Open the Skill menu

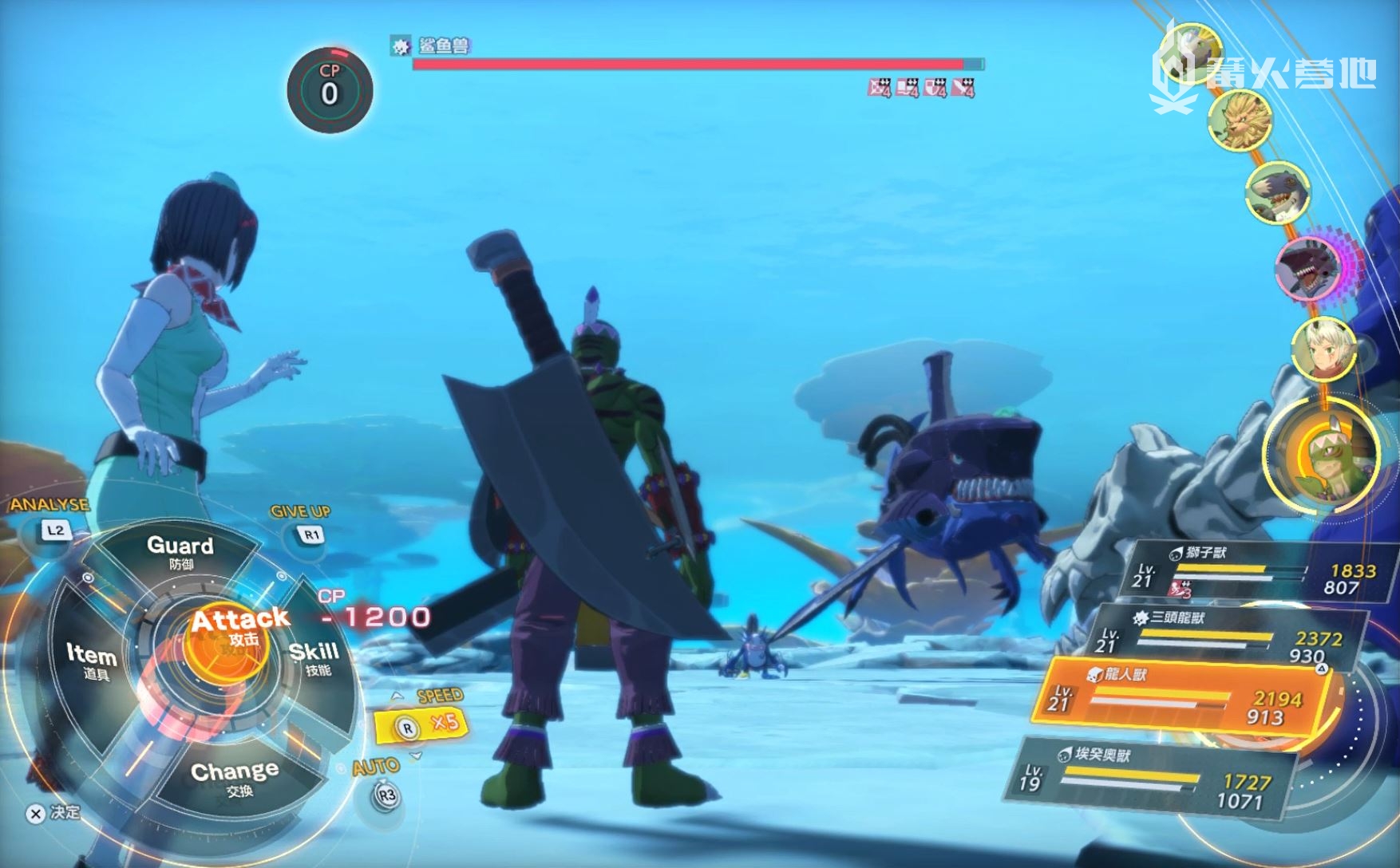[x=314, y=657]
